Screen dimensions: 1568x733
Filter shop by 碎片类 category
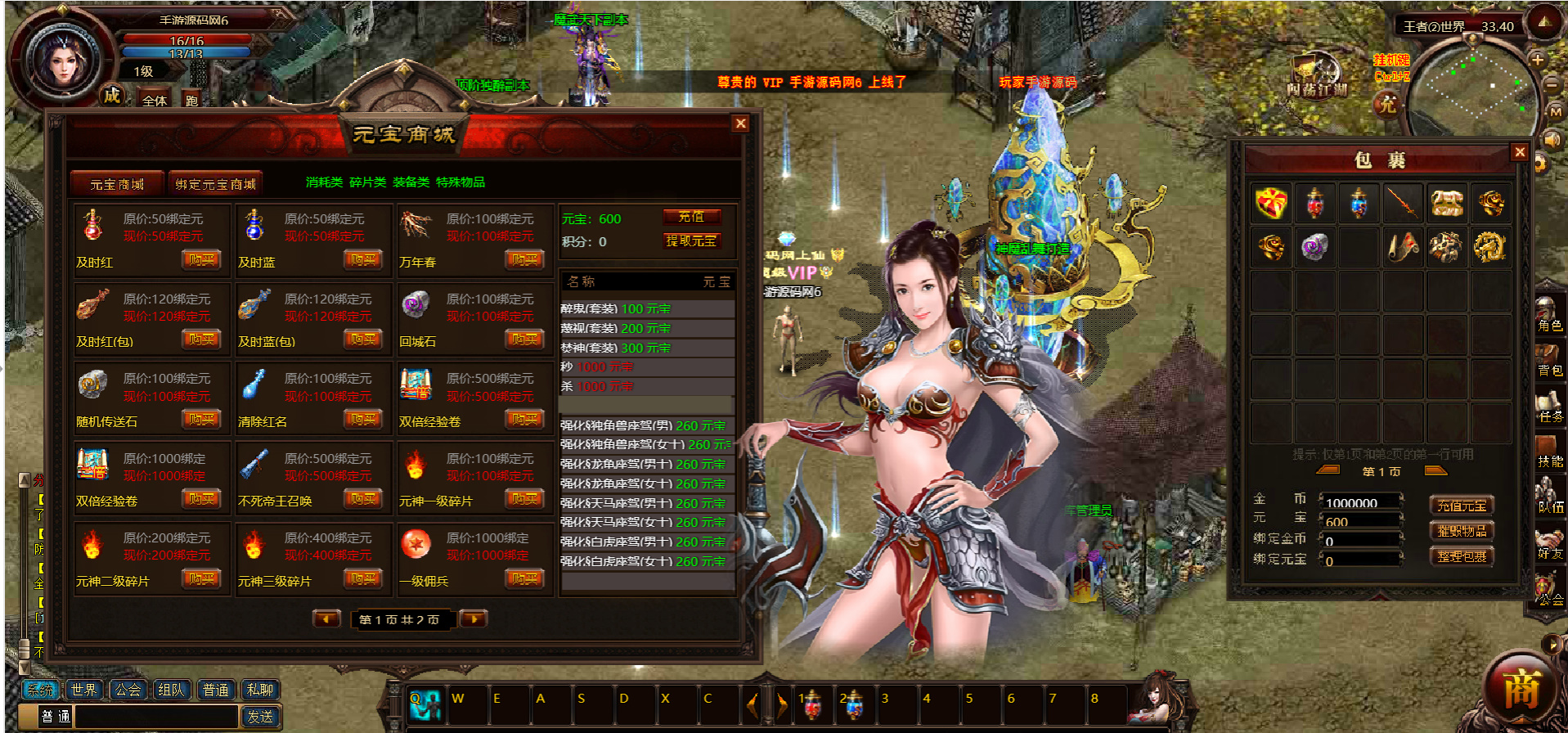pos(367,182)
